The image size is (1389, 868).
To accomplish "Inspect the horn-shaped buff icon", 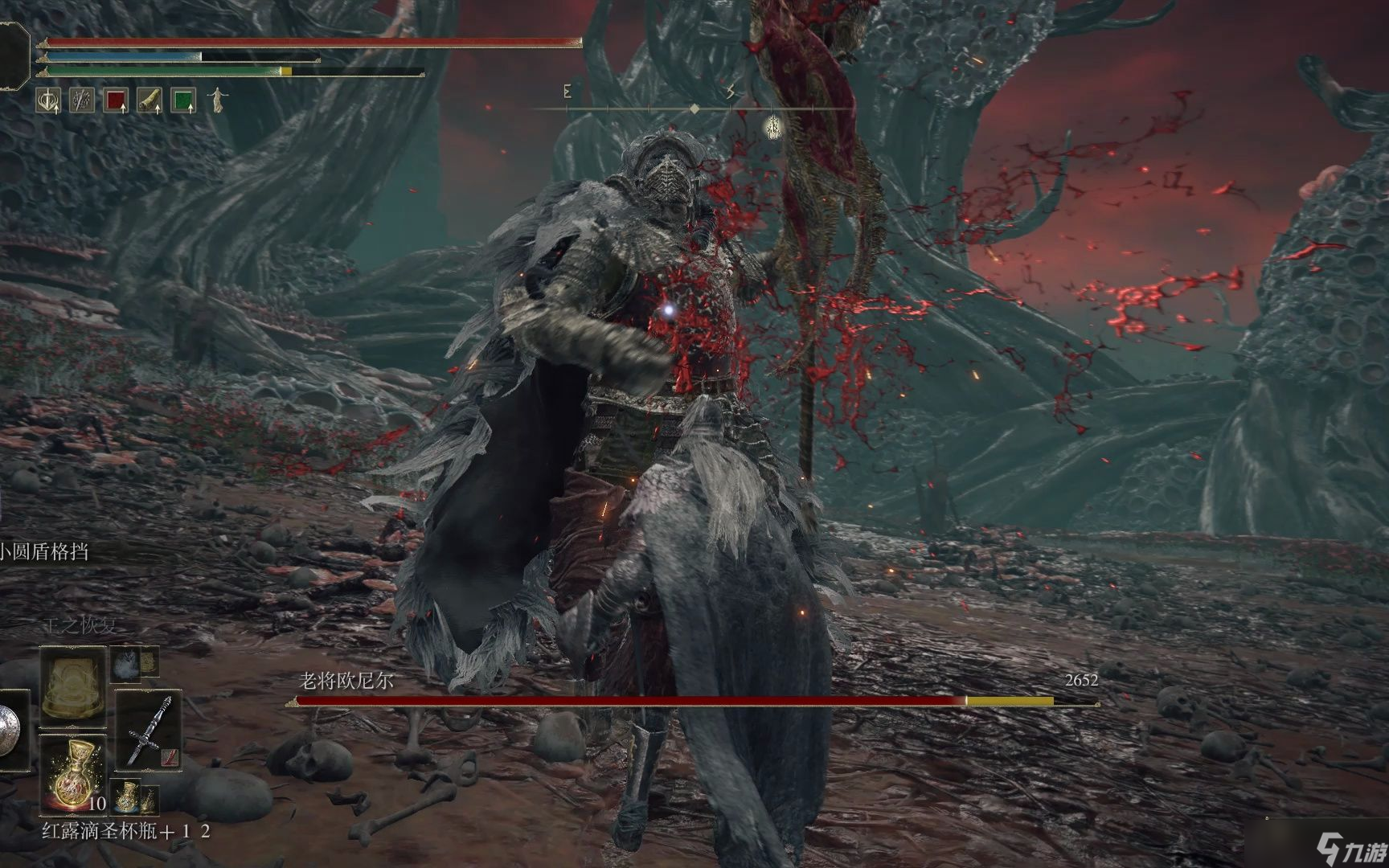I will (150, 100).
